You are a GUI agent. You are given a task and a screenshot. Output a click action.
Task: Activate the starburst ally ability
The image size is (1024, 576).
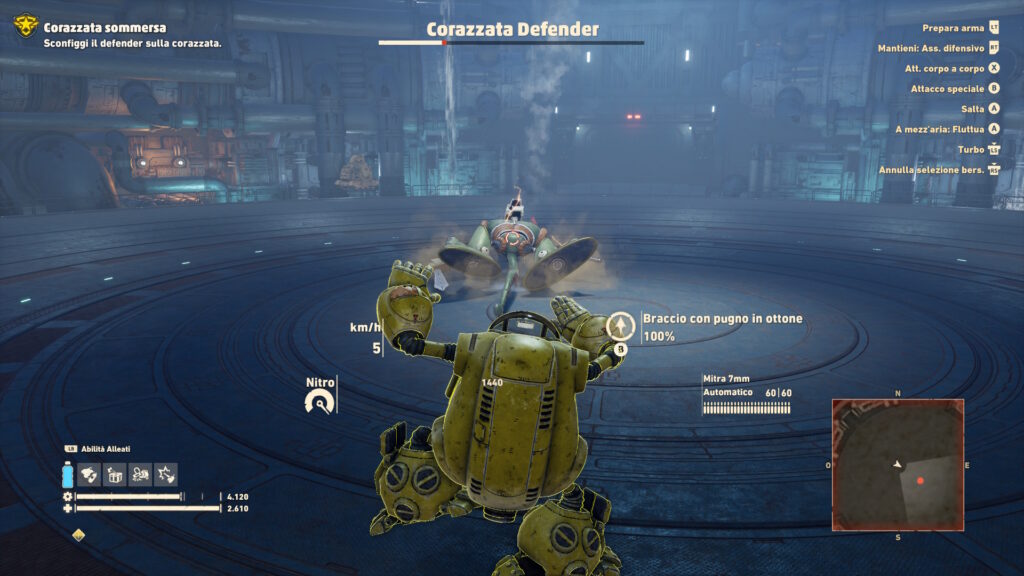click(165, 474)
